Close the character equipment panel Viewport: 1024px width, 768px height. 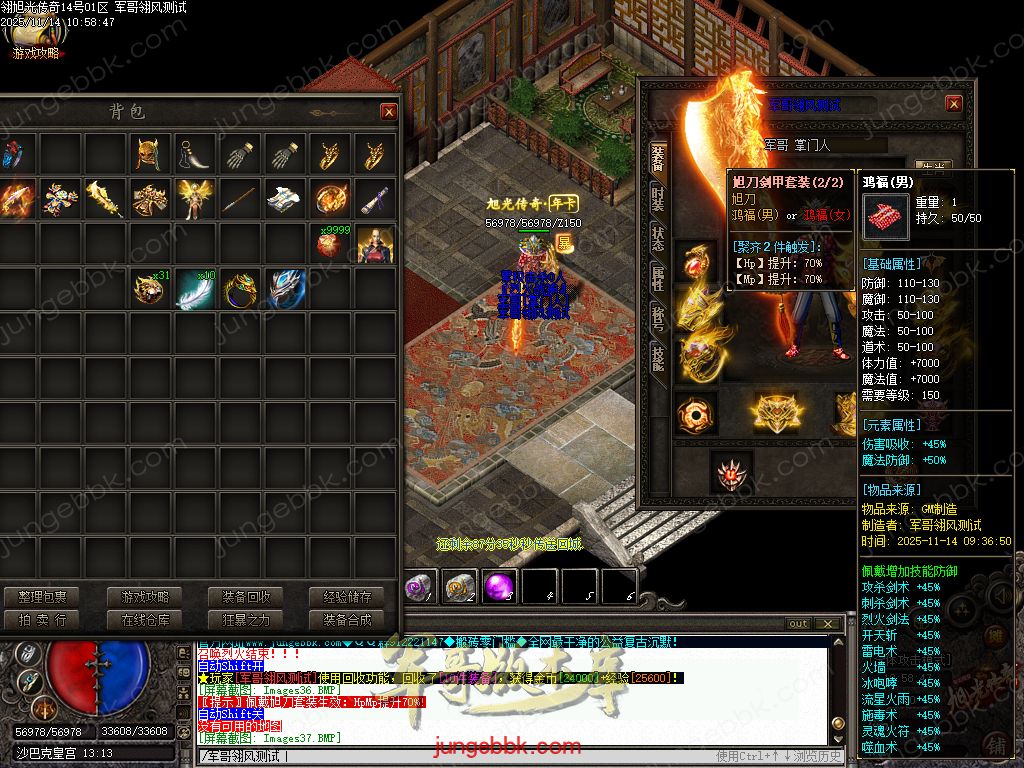point(954,104)
